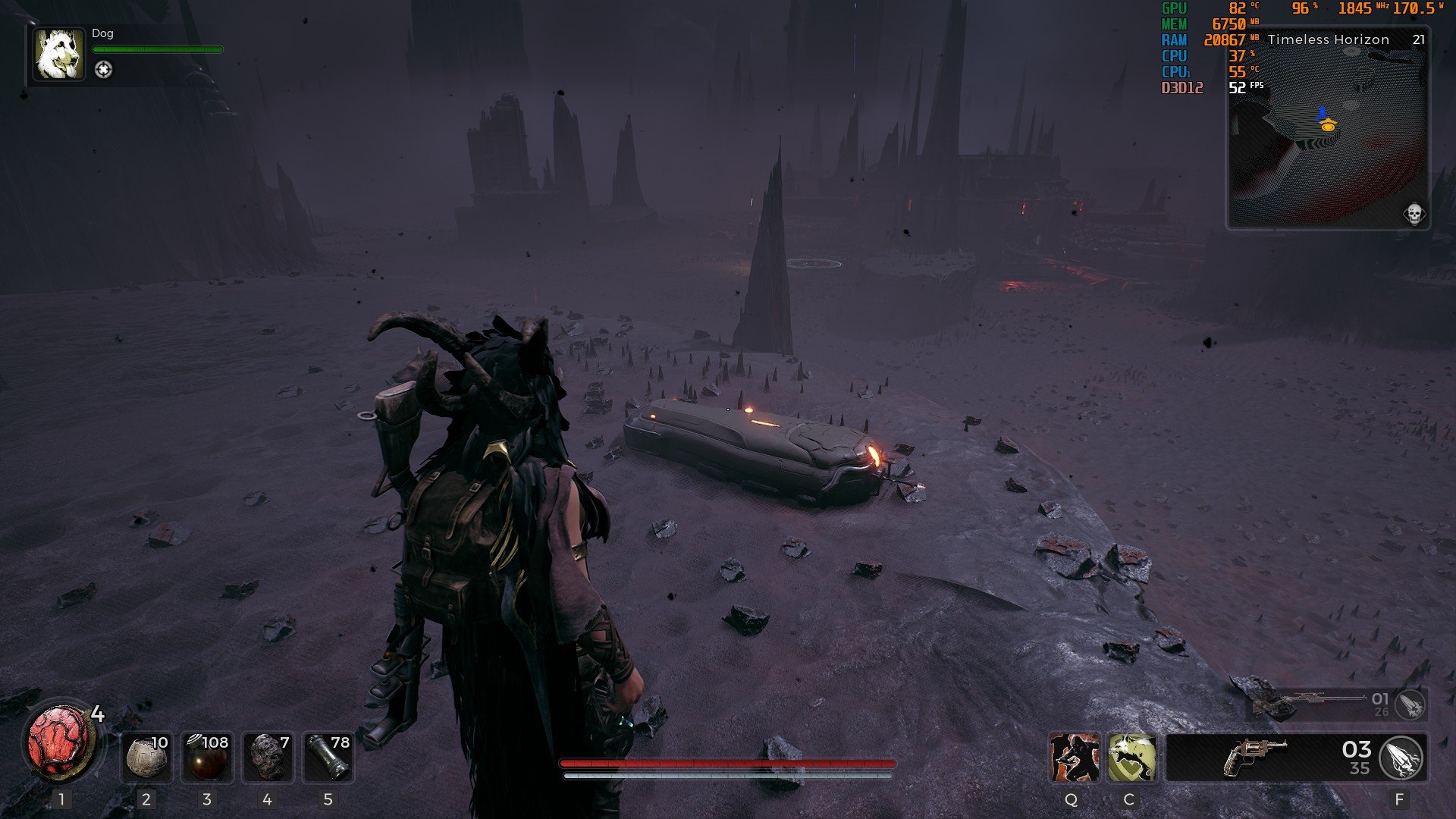Image resolution: width=1456 pixels, height=819 pixels.
Task: Activate the crouching silhouette skill icon
Action: [1074, 758]
